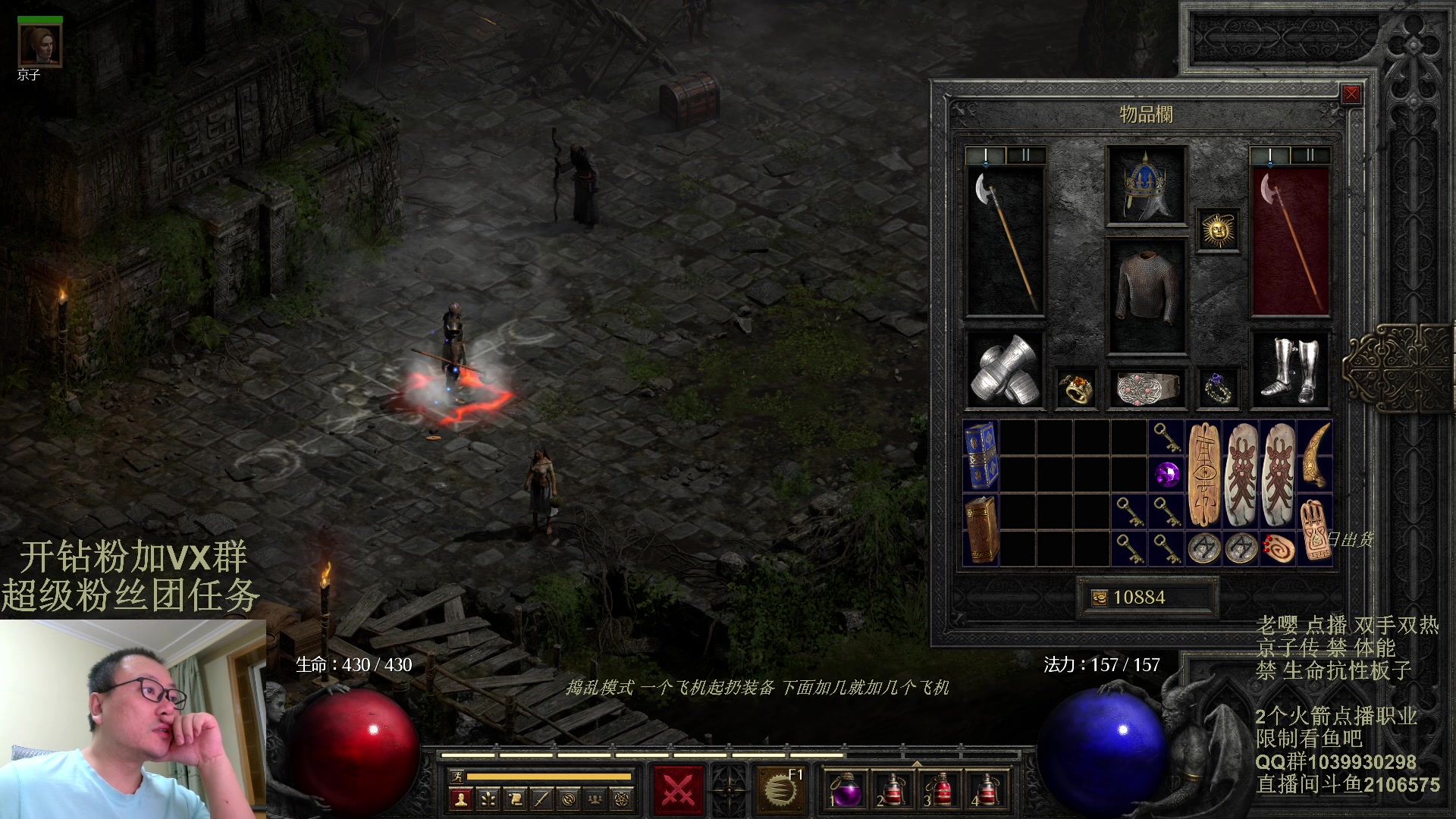1456x819 pixels.
Task: Select the equipped helmet slot
Action: [1146, 186]
